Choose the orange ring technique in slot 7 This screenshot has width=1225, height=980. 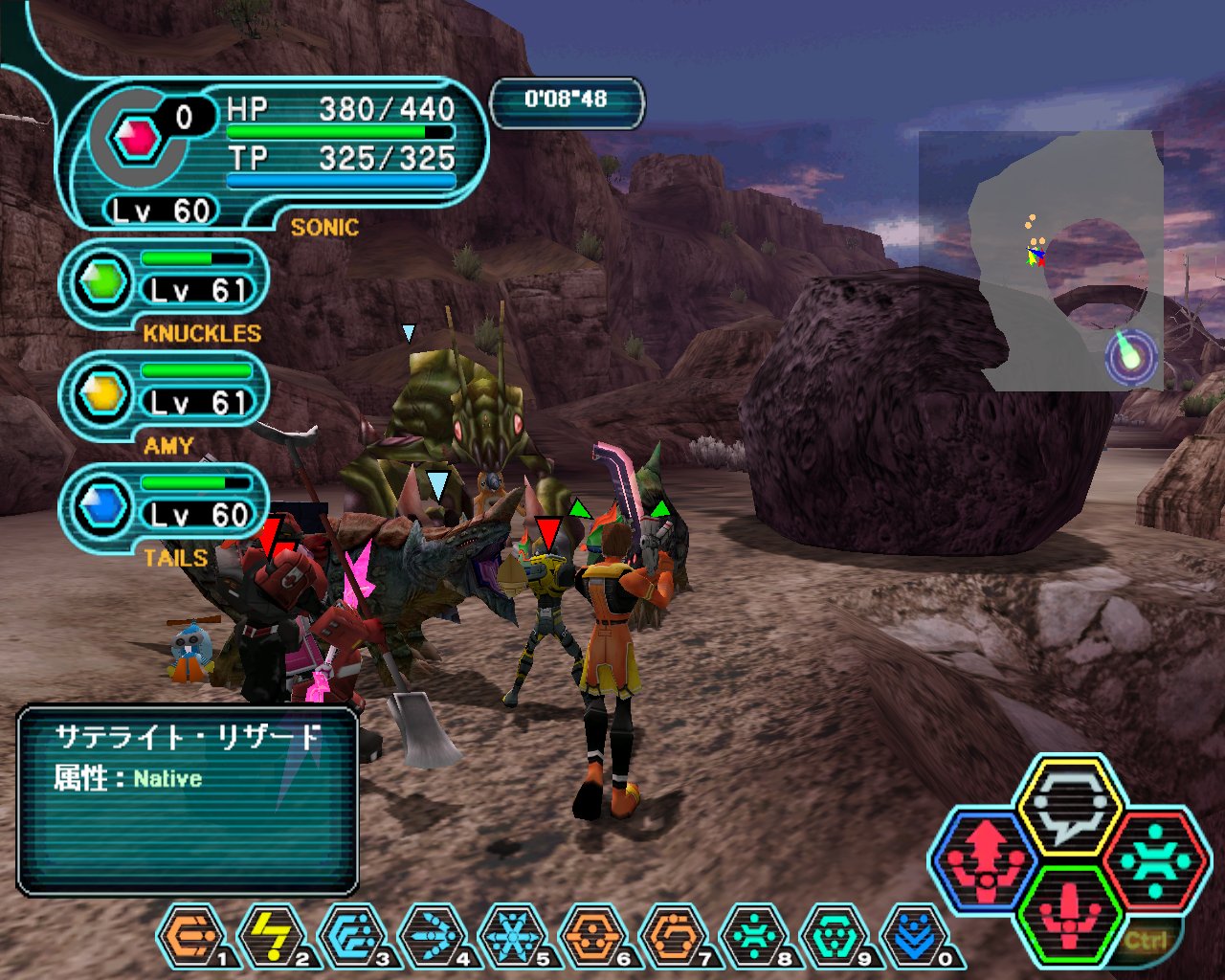(673, 935)
